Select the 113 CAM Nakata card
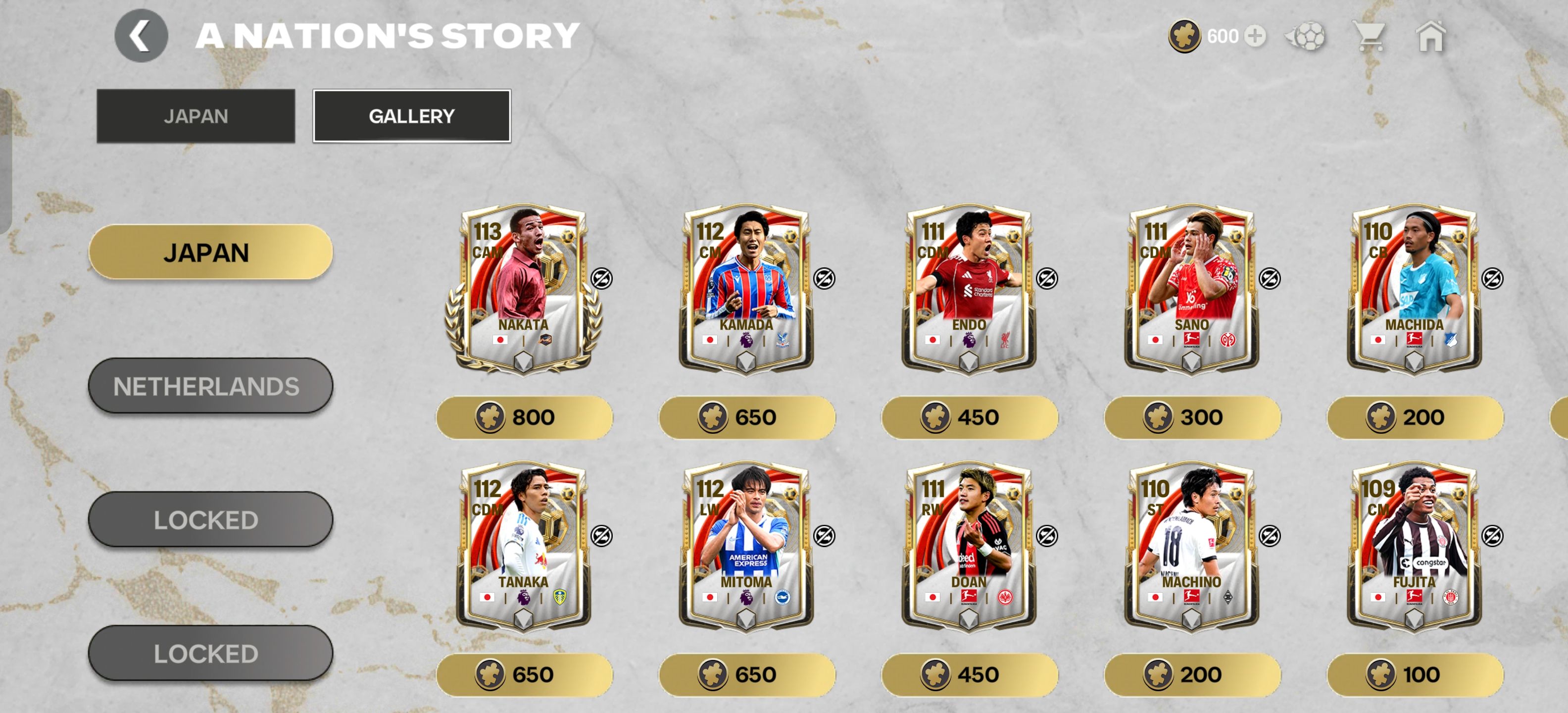 [524, 287]
